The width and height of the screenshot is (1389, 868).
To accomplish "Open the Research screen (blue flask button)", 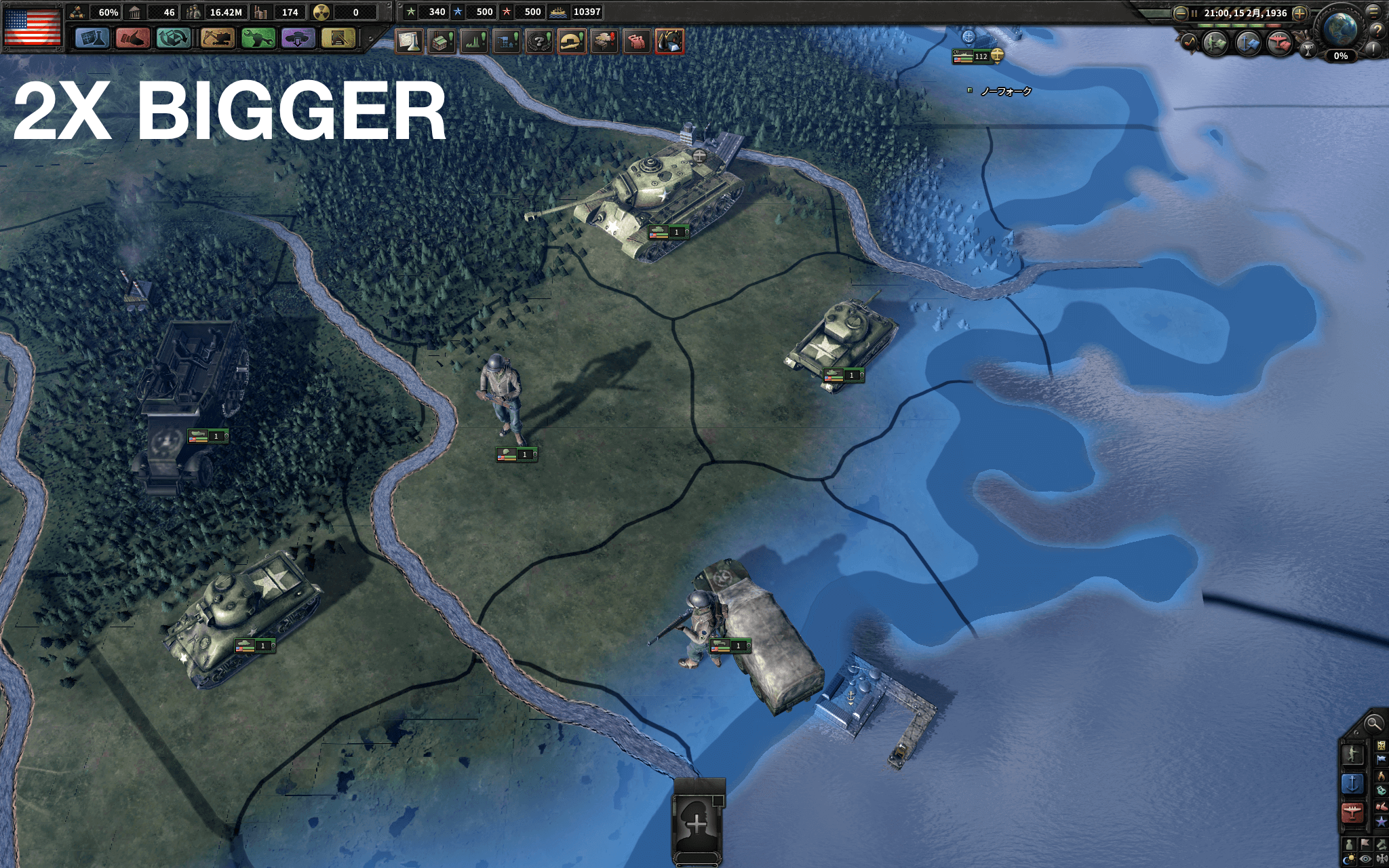I will click(x=92, y=38).
